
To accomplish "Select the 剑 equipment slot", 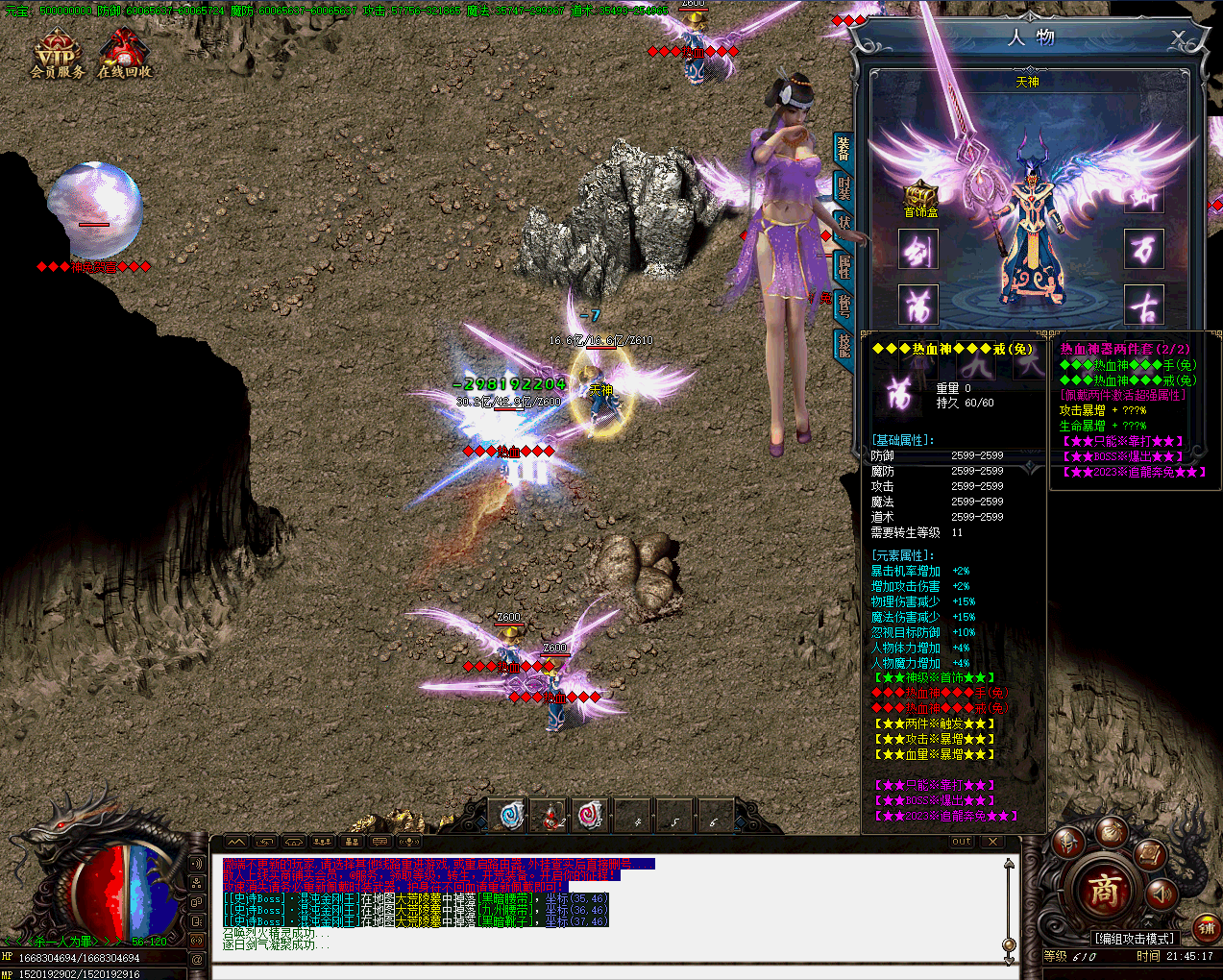I will click(x=918, y=251).
